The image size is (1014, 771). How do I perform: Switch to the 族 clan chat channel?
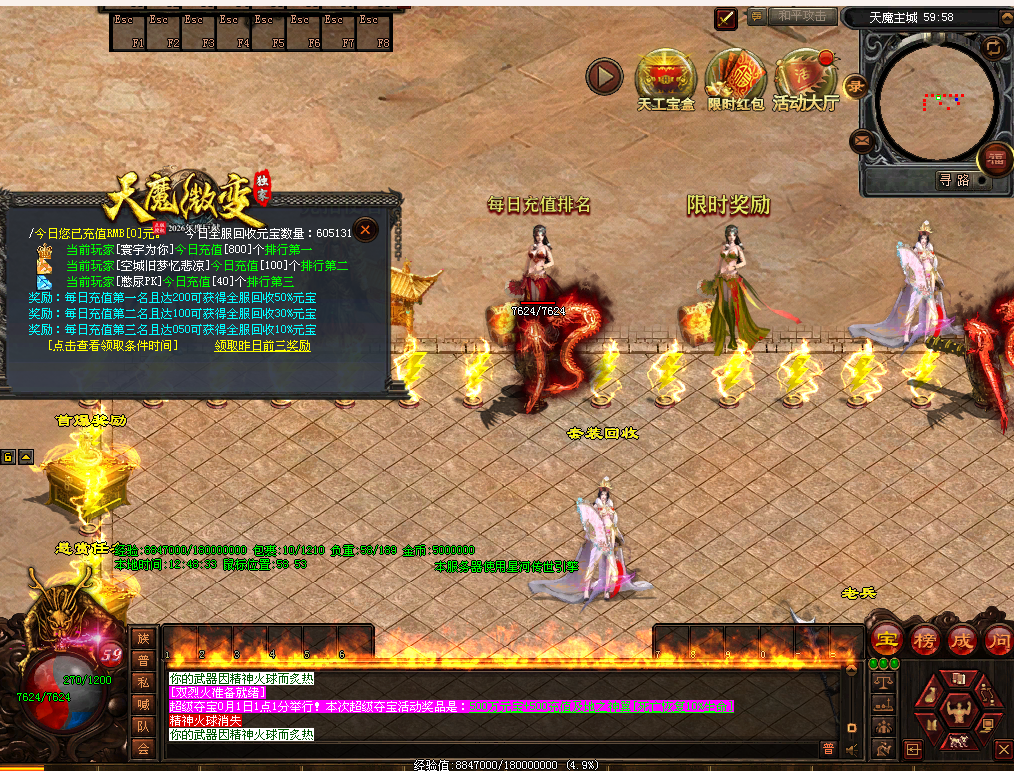[x=143, y=638]
